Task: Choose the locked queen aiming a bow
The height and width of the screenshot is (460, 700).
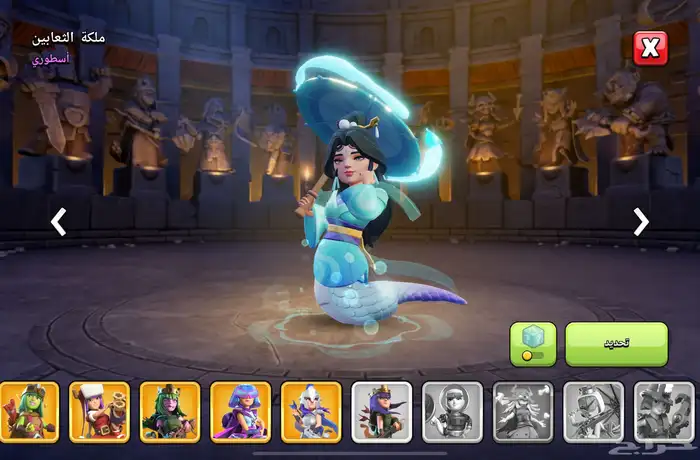Action: (593, 411)
